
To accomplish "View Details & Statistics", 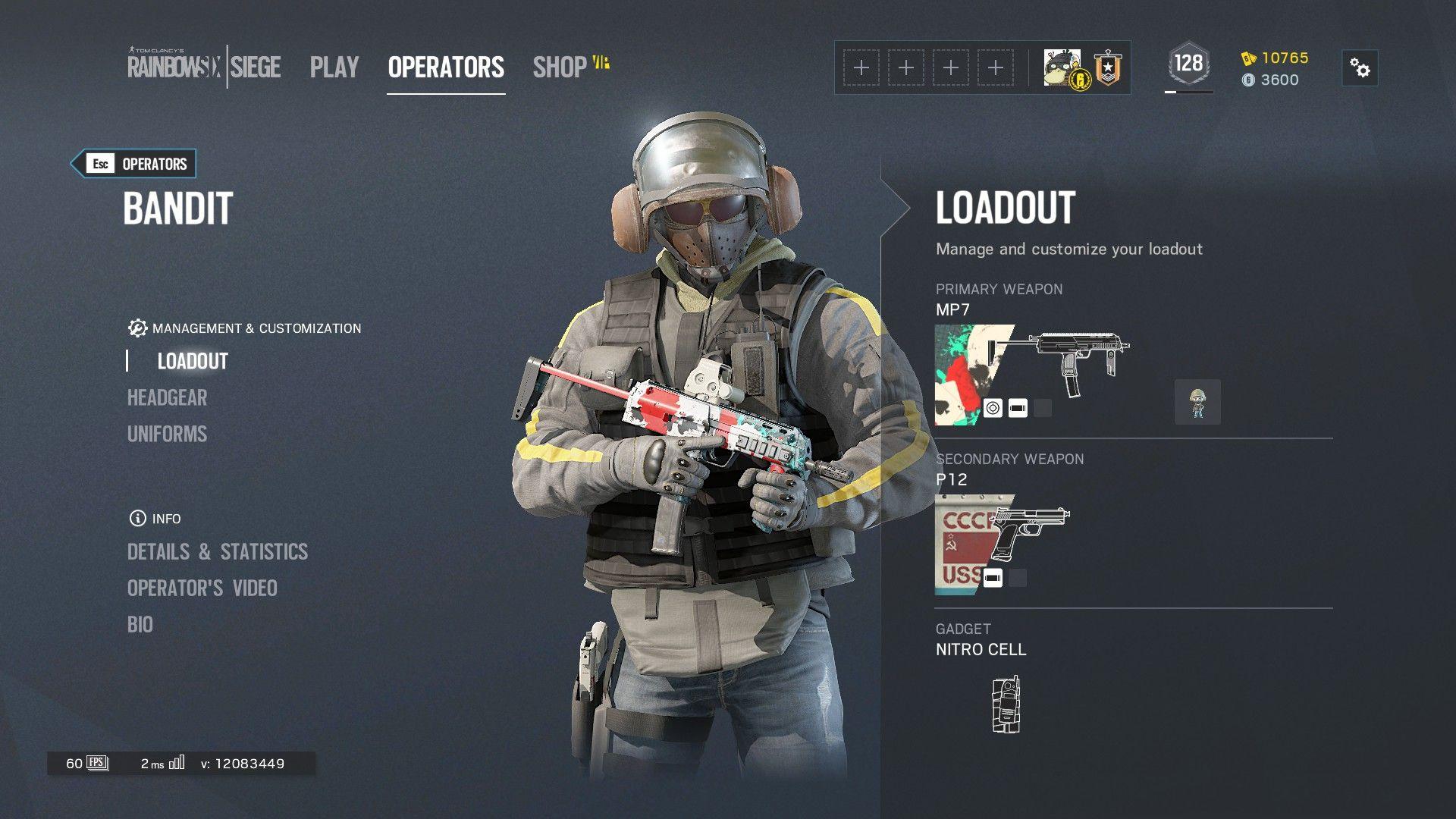I will click(218, 551).
